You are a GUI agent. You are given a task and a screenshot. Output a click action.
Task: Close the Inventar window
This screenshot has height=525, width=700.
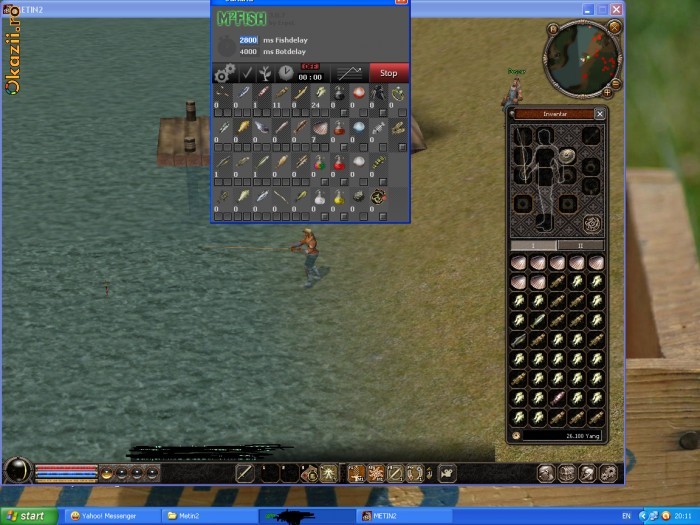[x=599, y=114]
